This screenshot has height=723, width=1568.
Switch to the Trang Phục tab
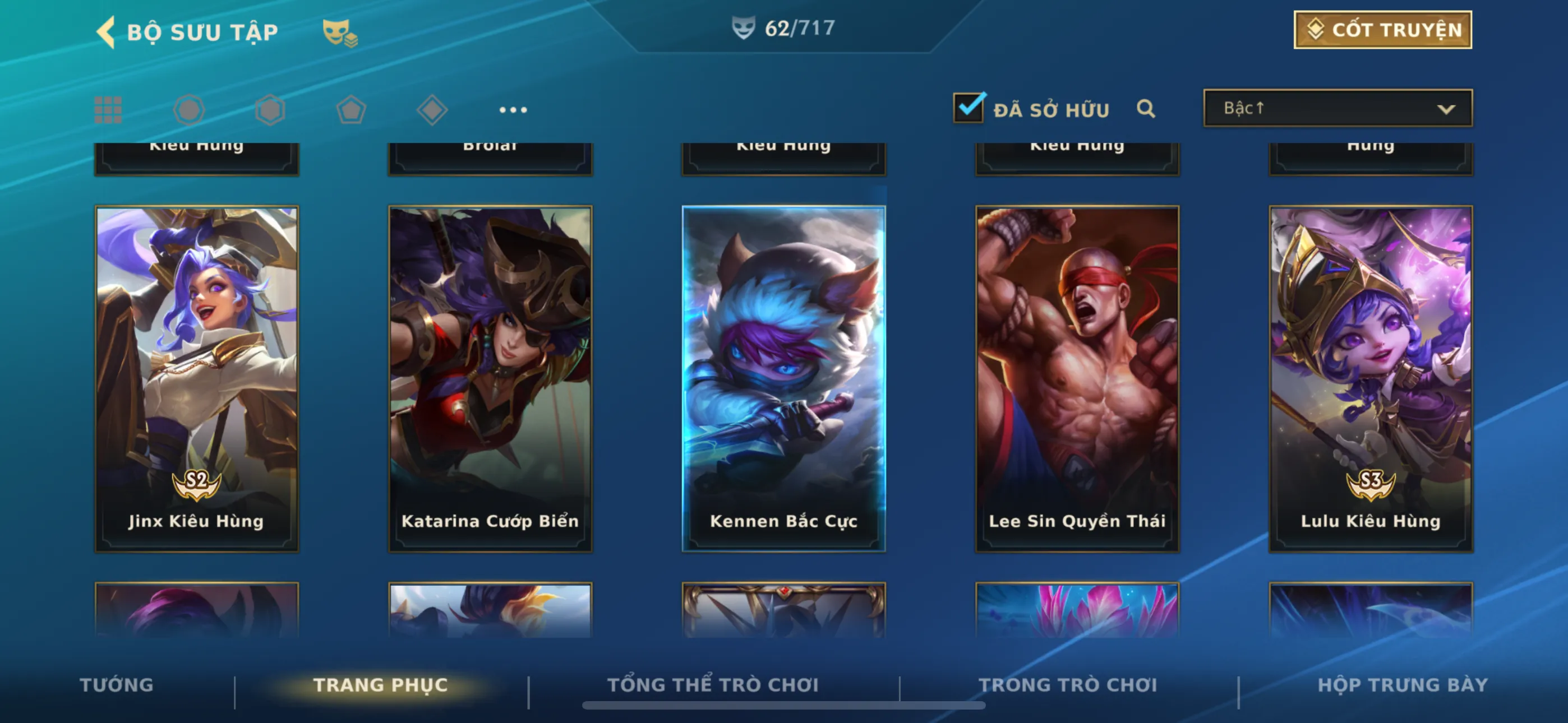pyautogui.click(x=380, y=685)
